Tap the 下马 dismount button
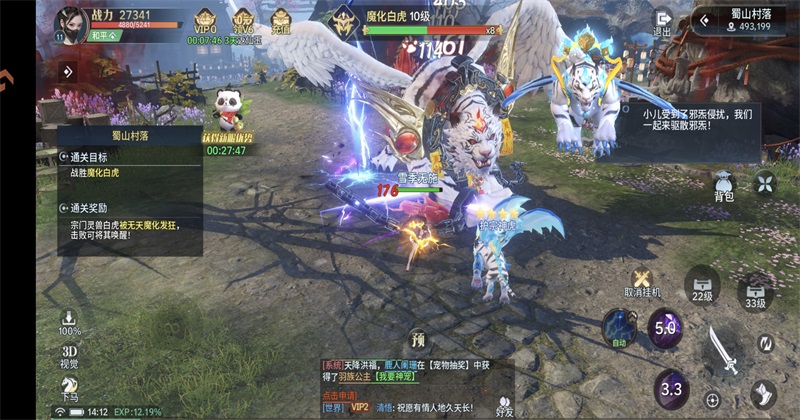 70,388
